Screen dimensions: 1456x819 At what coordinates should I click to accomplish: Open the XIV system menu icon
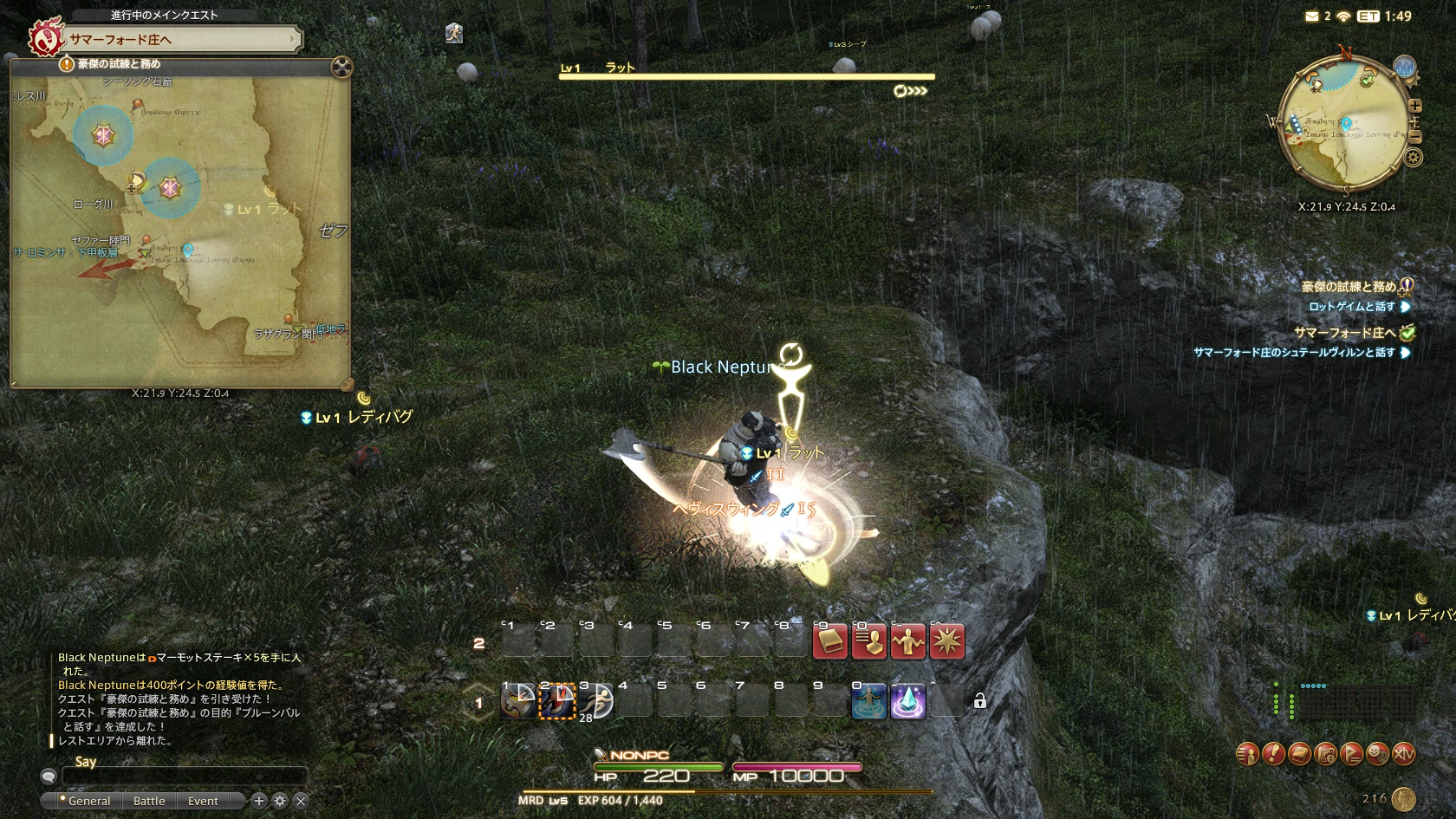[x=1403, y=754]
